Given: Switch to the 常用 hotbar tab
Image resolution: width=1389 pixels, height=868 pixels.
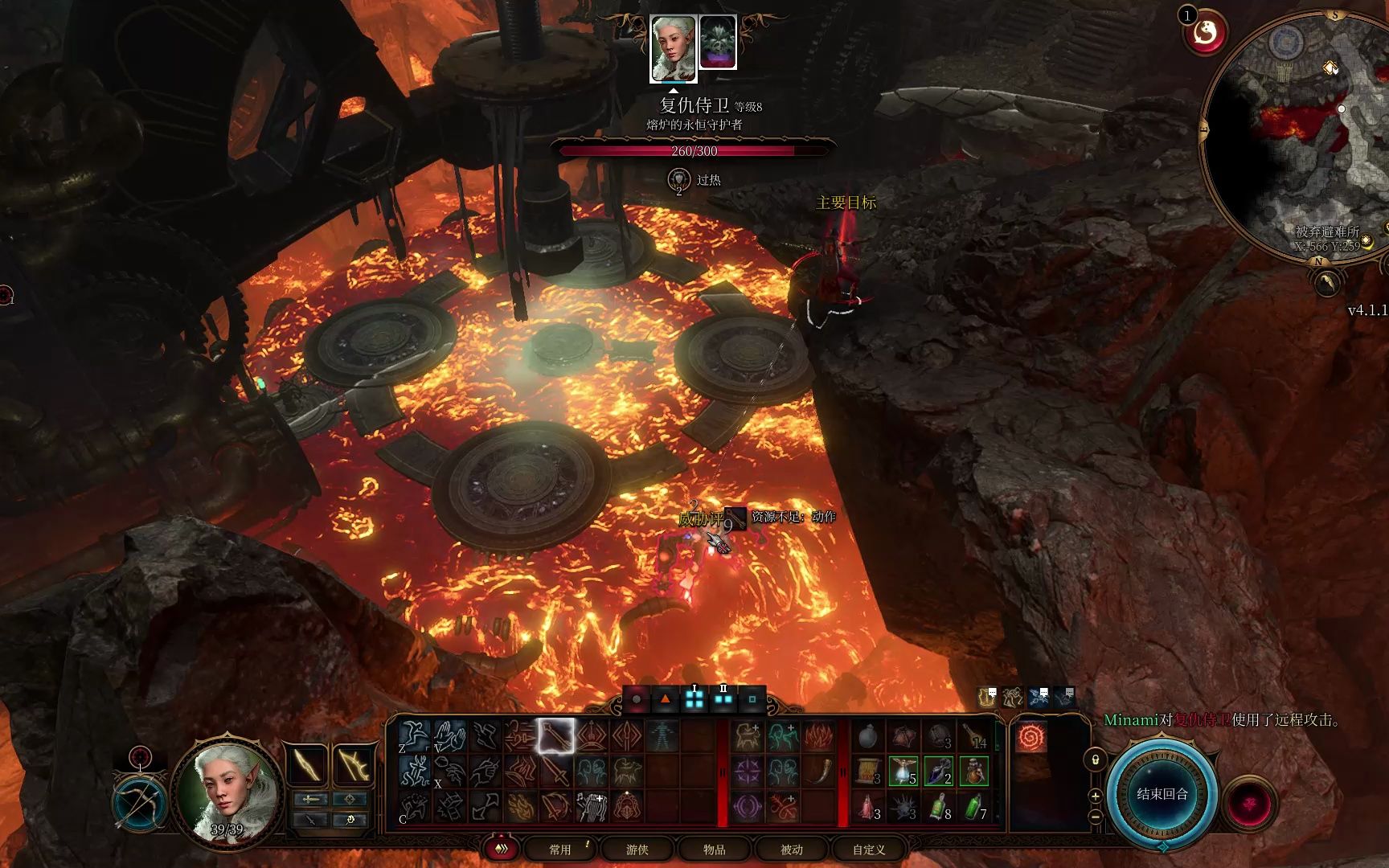Looking at the screenshot, I should [559, 850].
